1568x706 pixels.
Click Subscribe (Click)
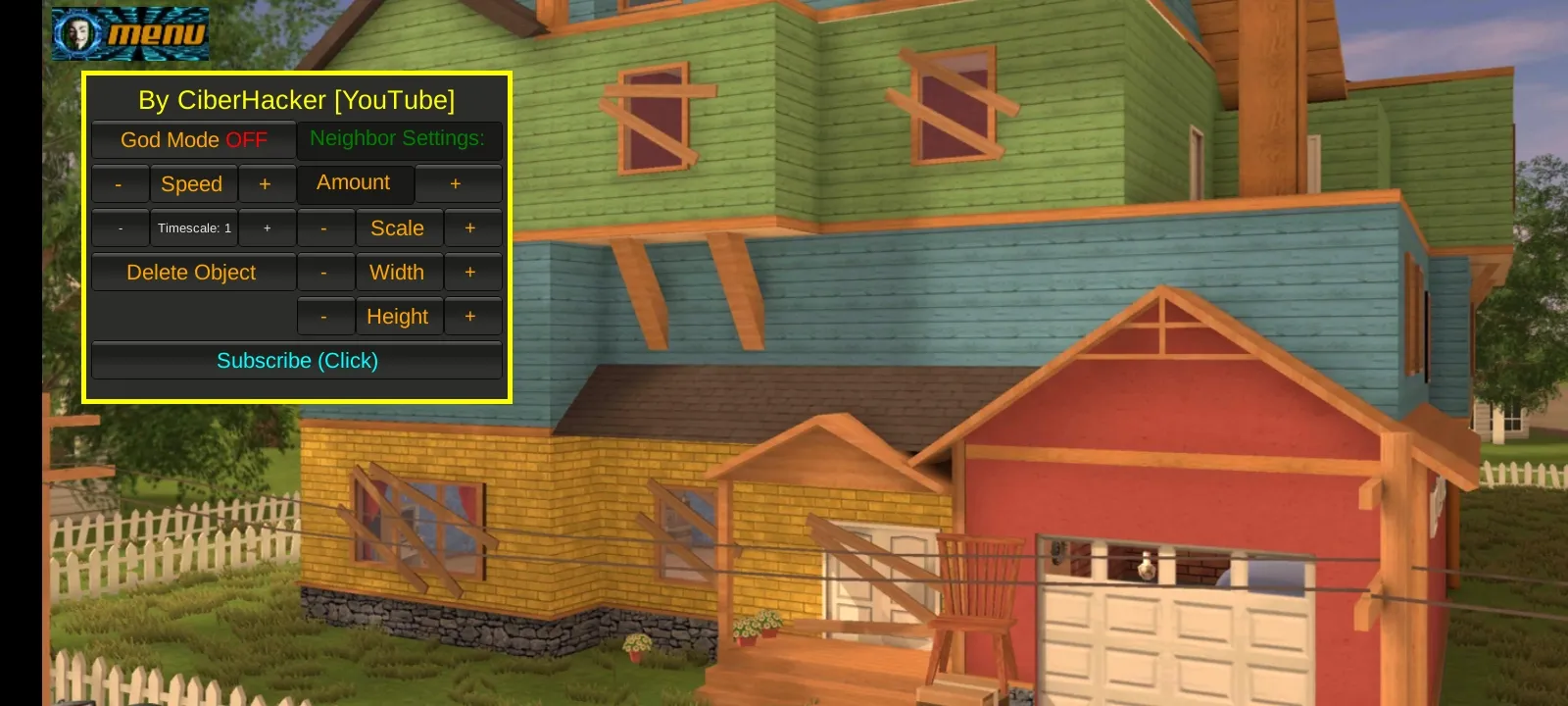[x=297, y=360]
